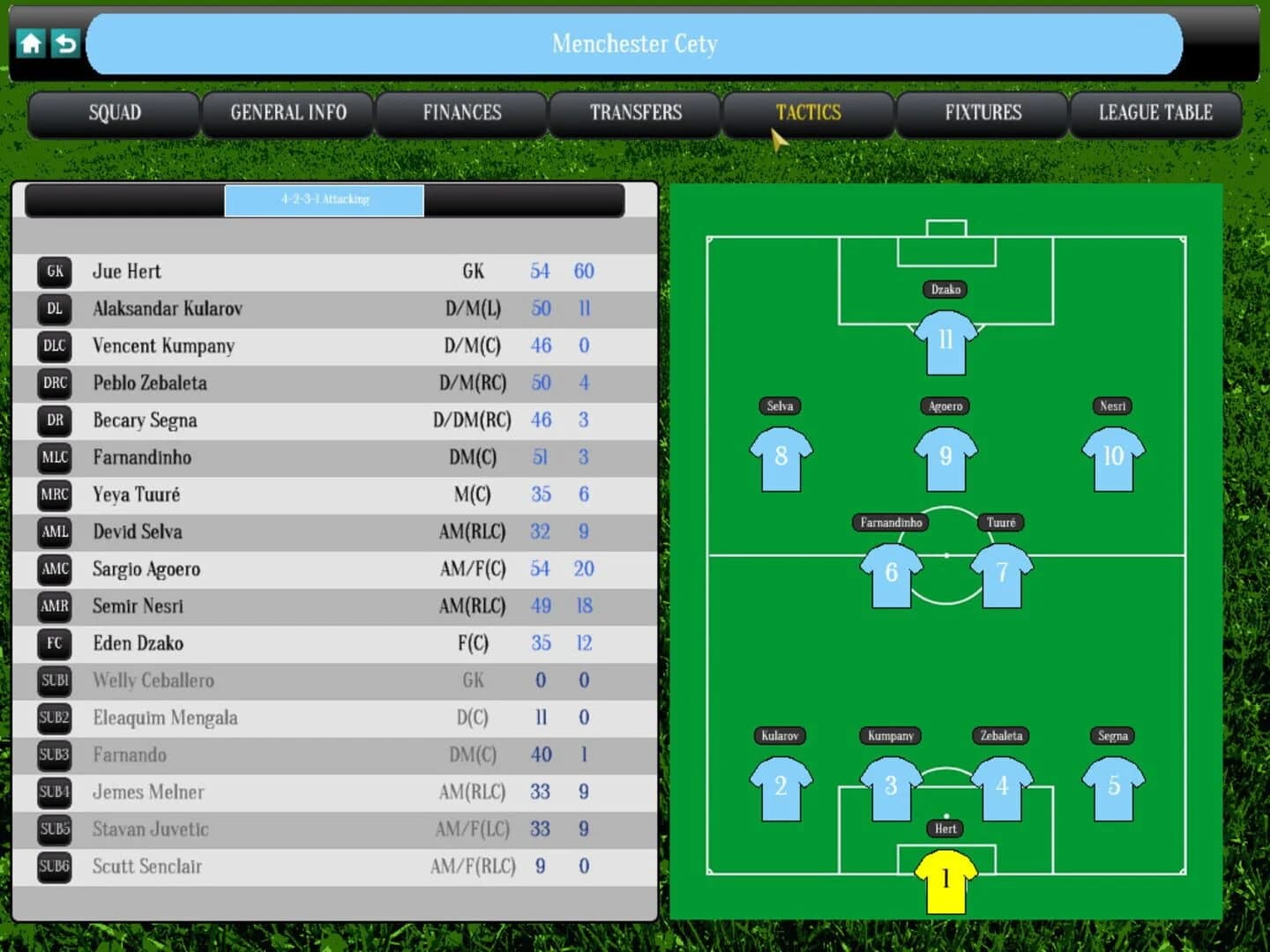Click the SUB6 badge beside Scutt Senclair
Viewport: 1270px width, 952px height.
tap(53, 866)
